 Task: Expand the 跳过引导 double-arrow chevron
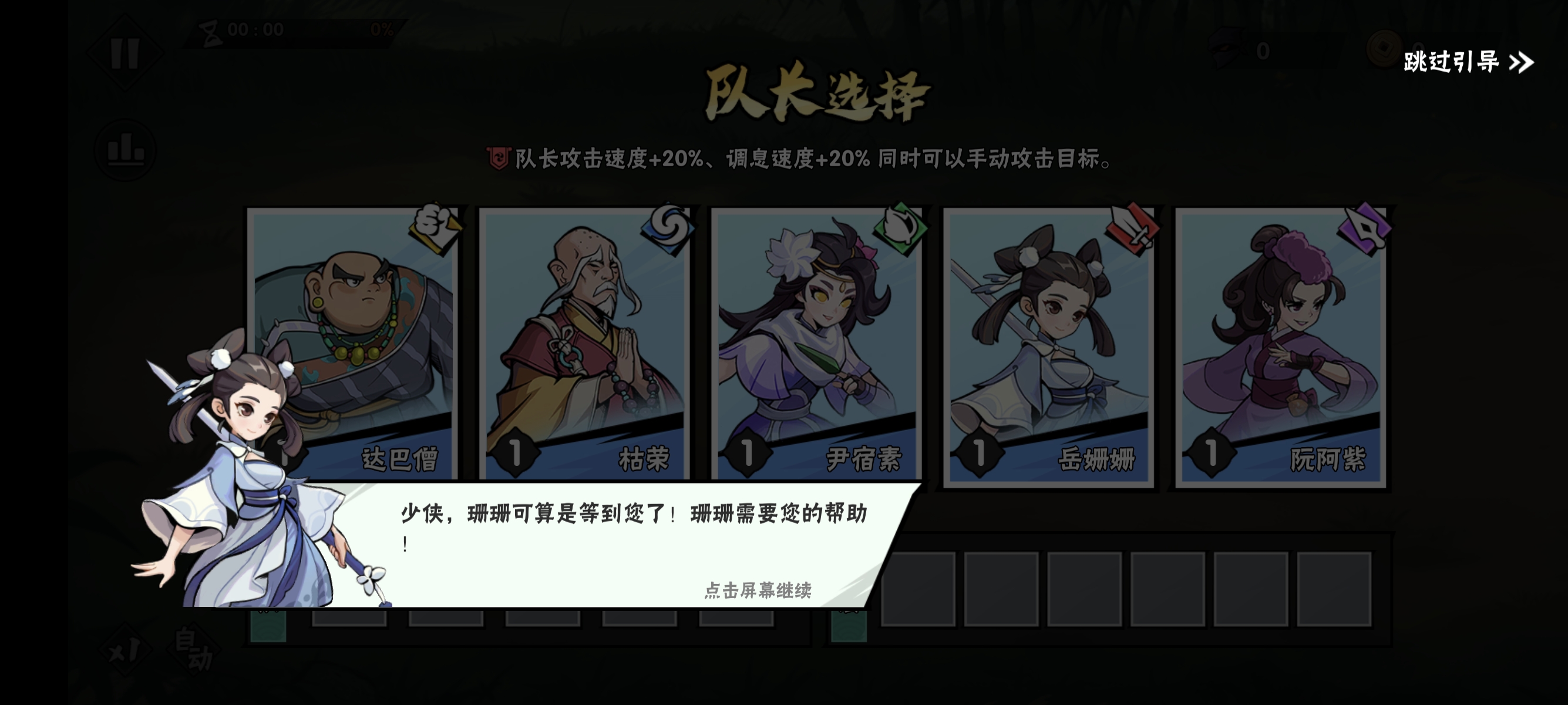coord(1520,61)
